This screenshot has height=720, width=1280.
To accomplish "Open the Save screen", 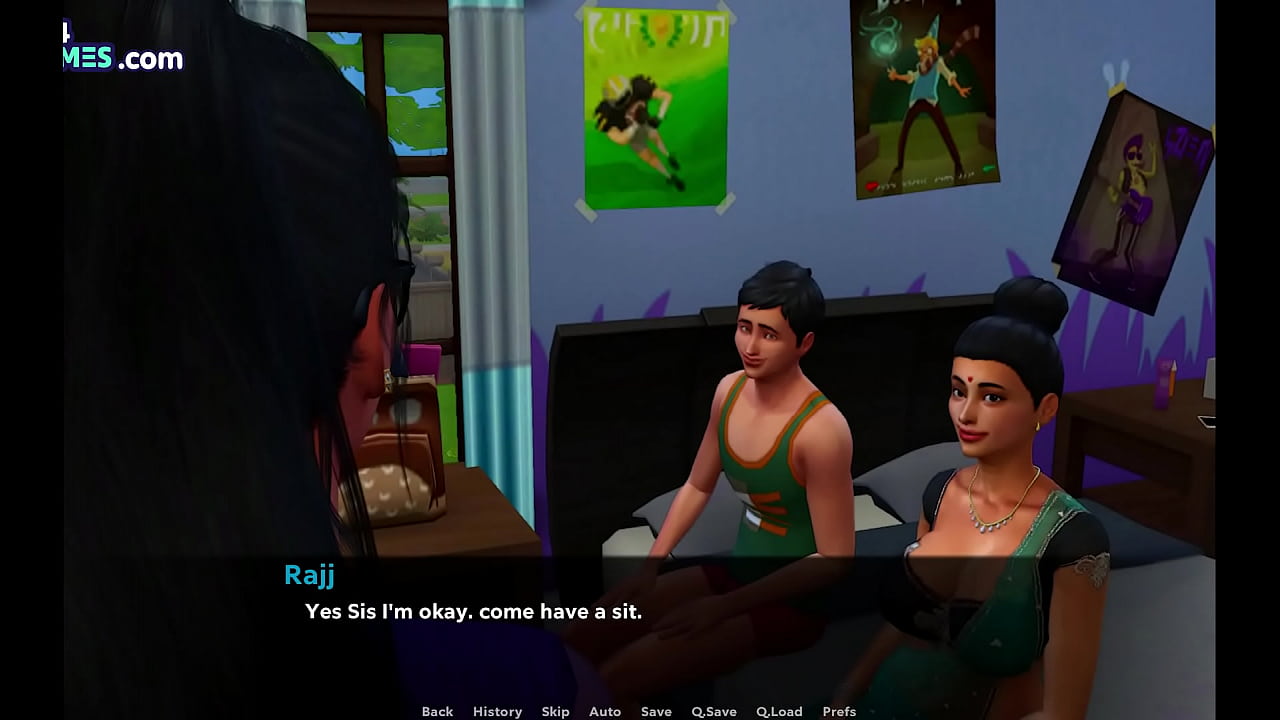I will click(656, 711).
